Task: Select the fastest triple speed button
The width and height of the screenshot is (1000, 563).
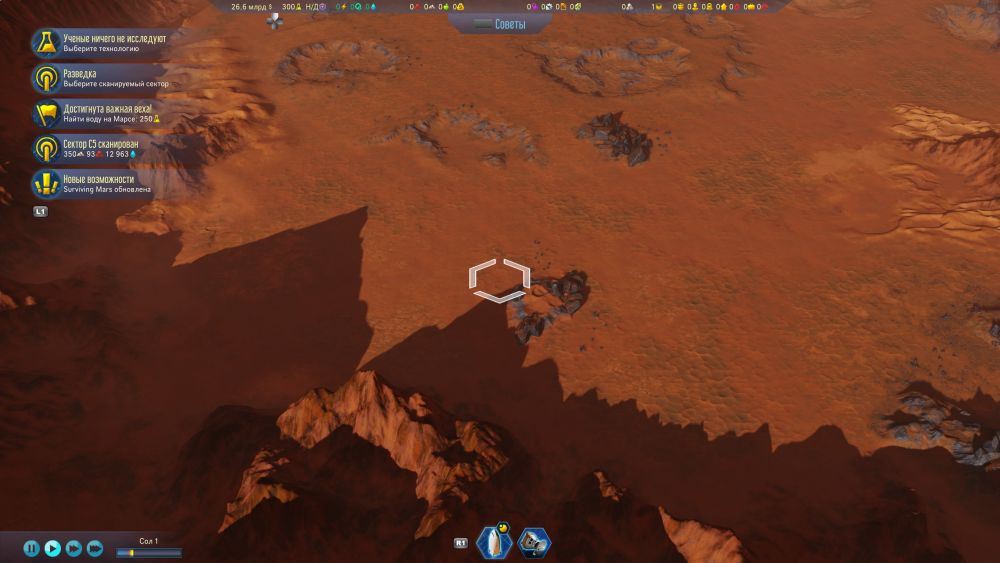Action: 95,548
